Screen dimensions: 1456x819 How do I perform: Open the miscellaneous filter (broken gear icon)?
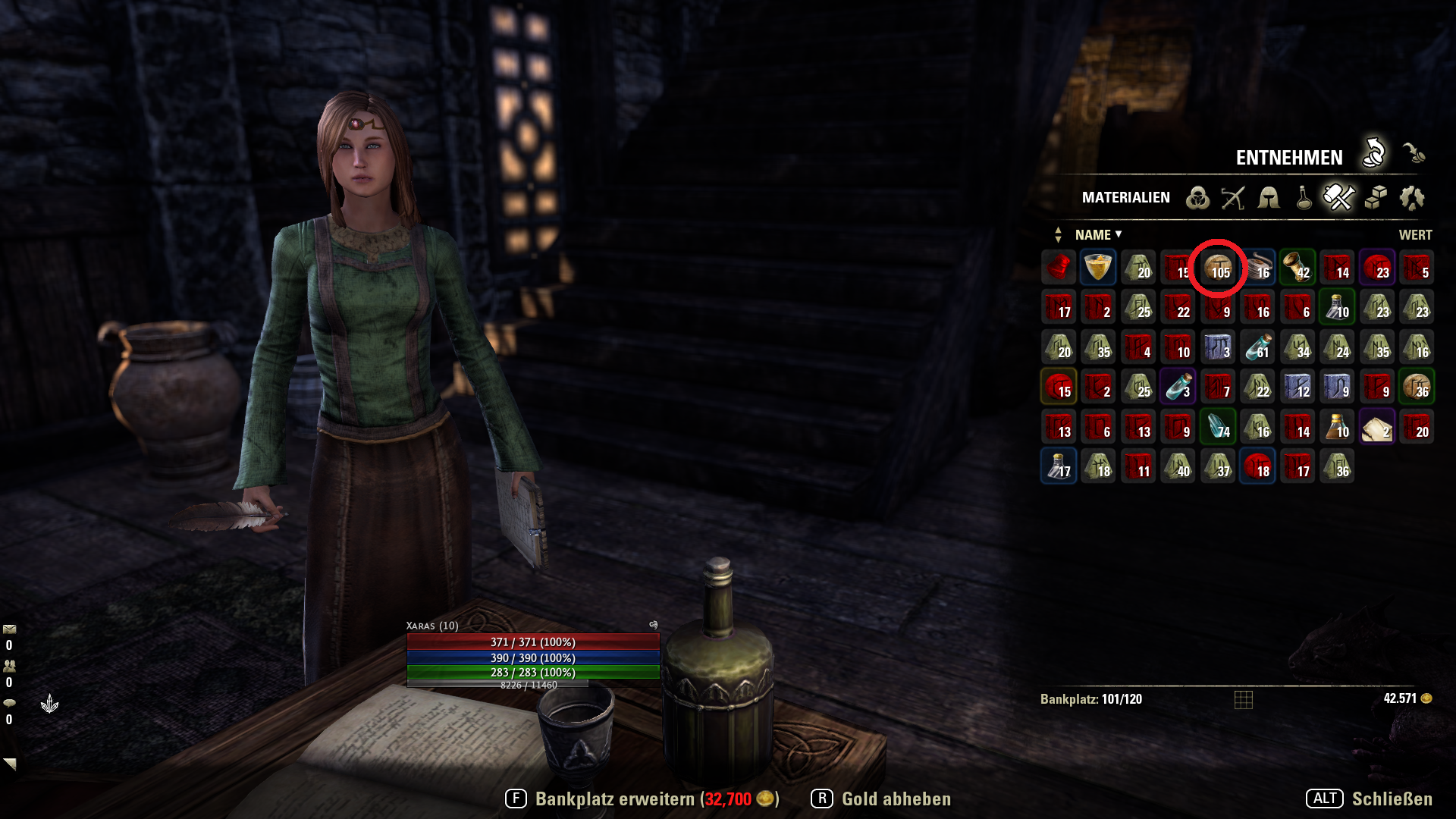coord(1412,198)
